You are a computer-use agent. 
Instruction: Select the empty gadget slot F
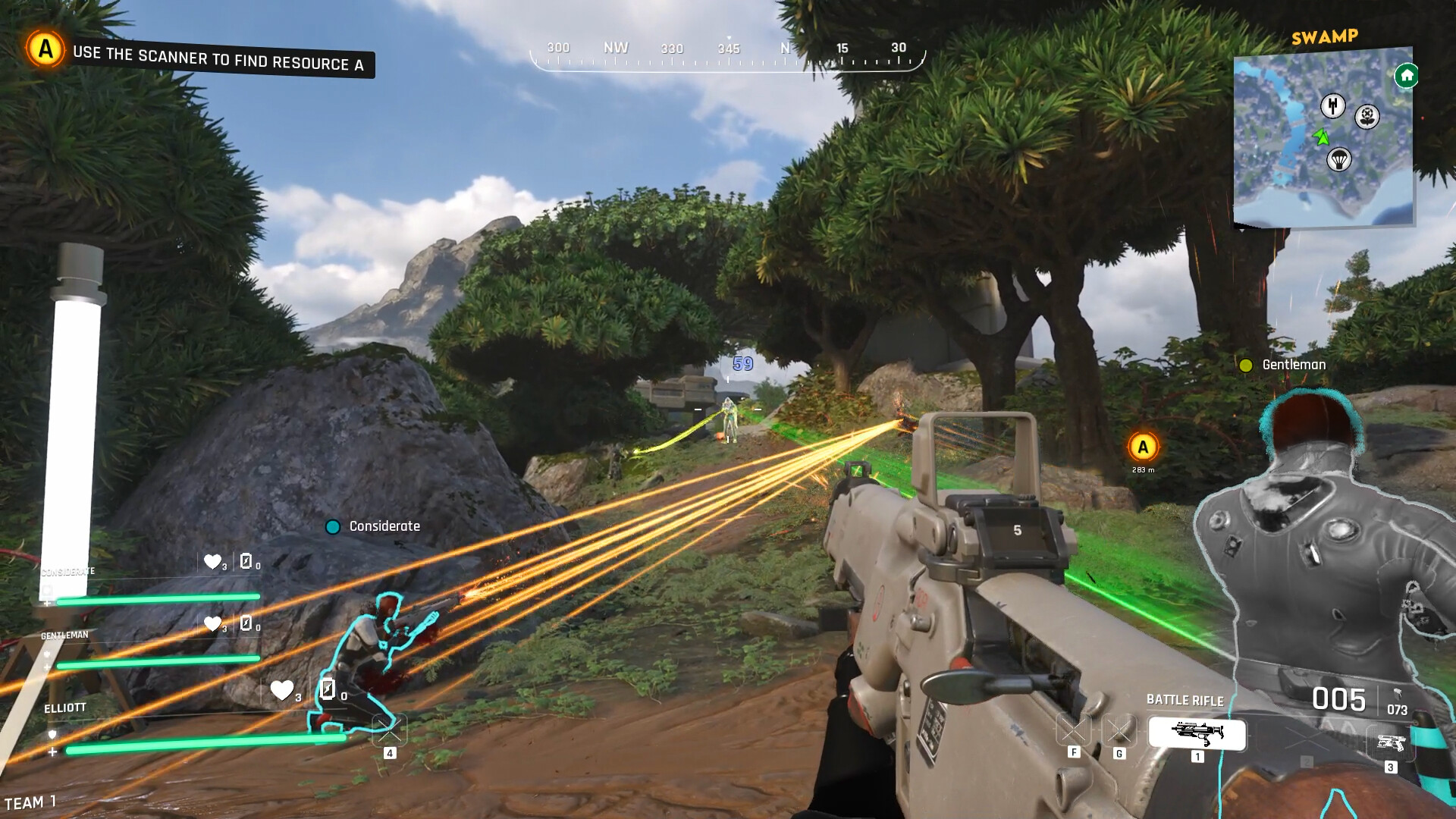(1074, 730)
